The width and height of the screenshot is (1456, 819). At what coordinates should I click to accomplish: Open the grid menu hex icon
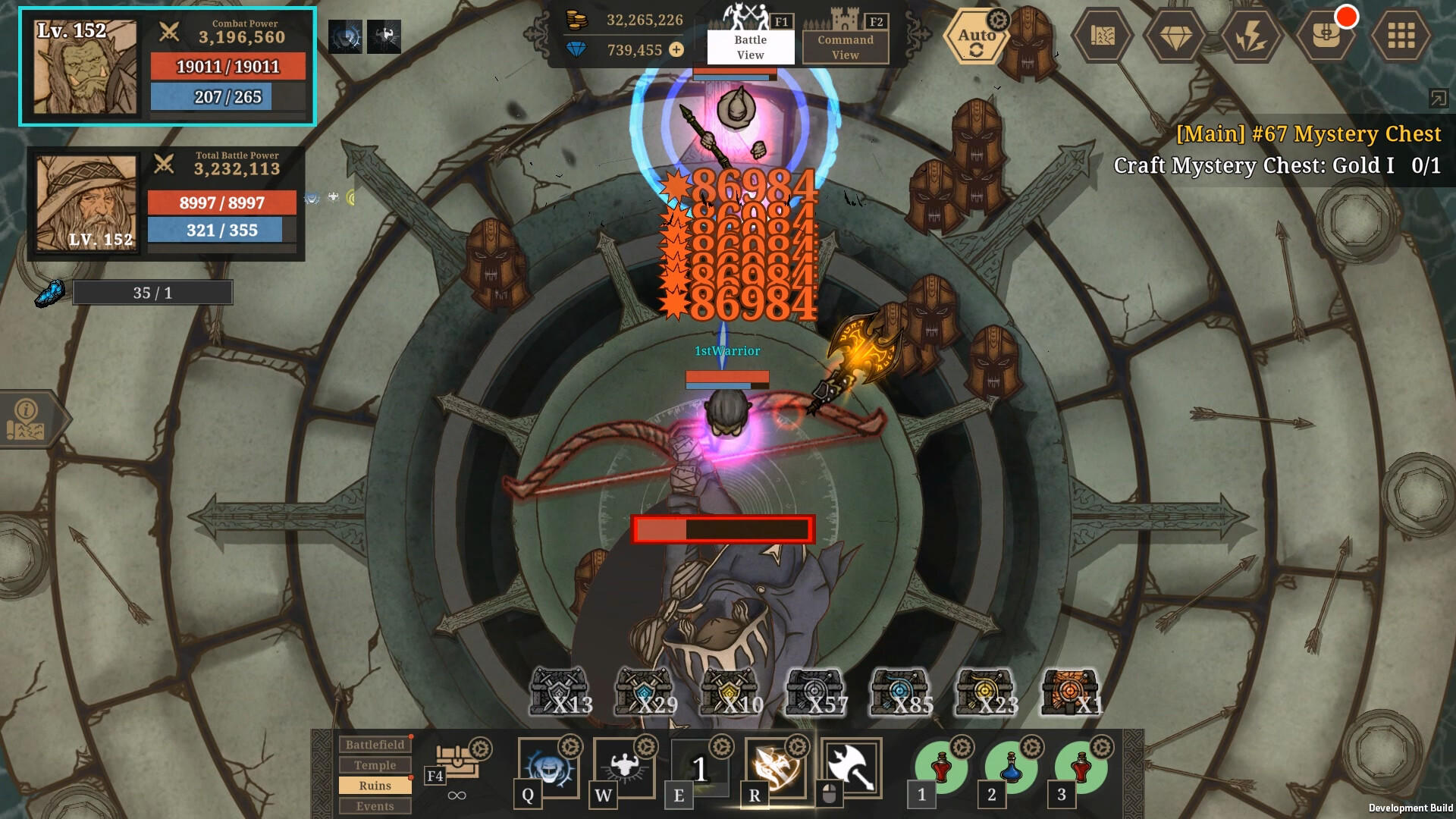(1401, 34)
